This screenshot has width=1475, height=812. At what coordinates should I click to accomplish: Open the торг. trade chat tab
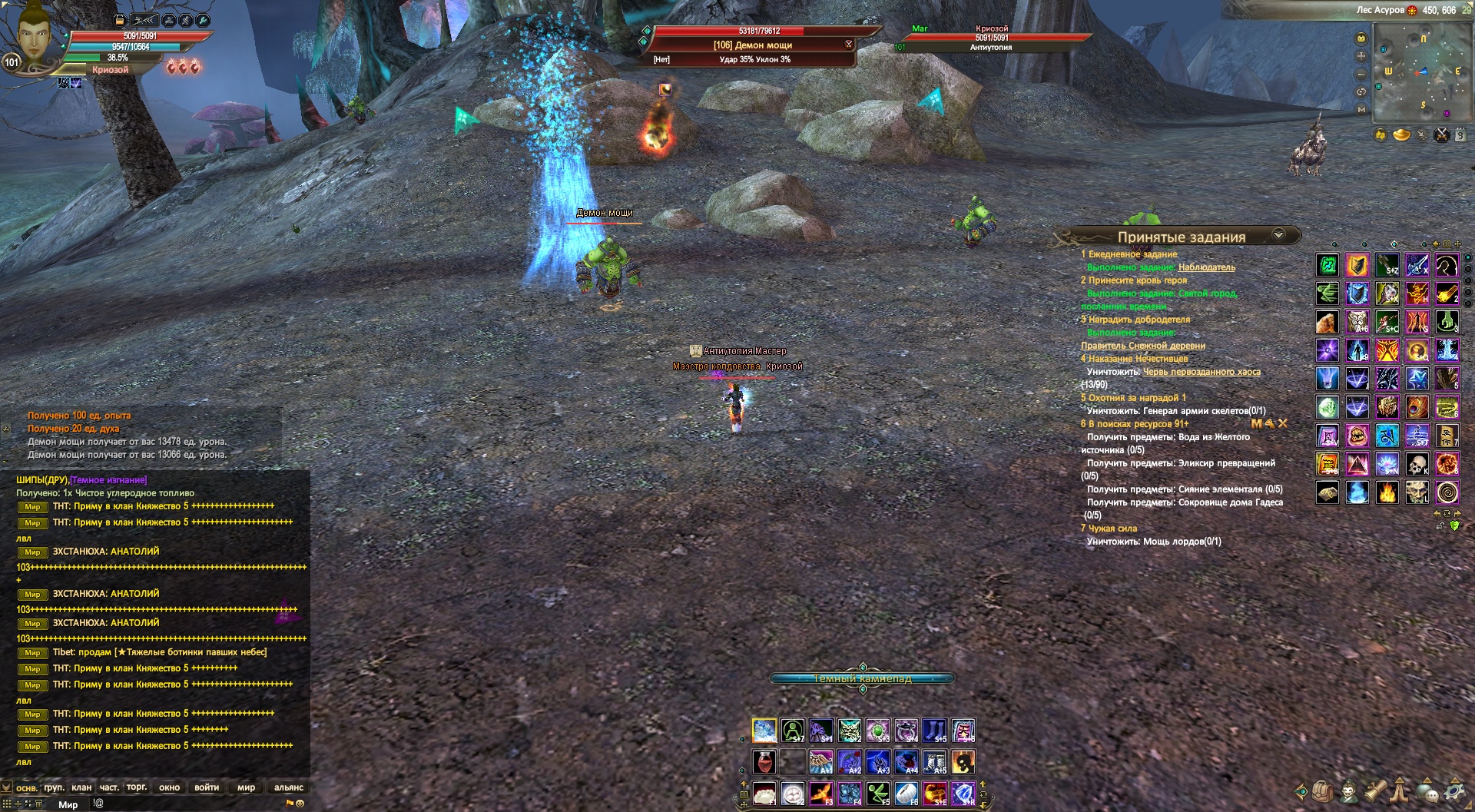click(137, 787)
